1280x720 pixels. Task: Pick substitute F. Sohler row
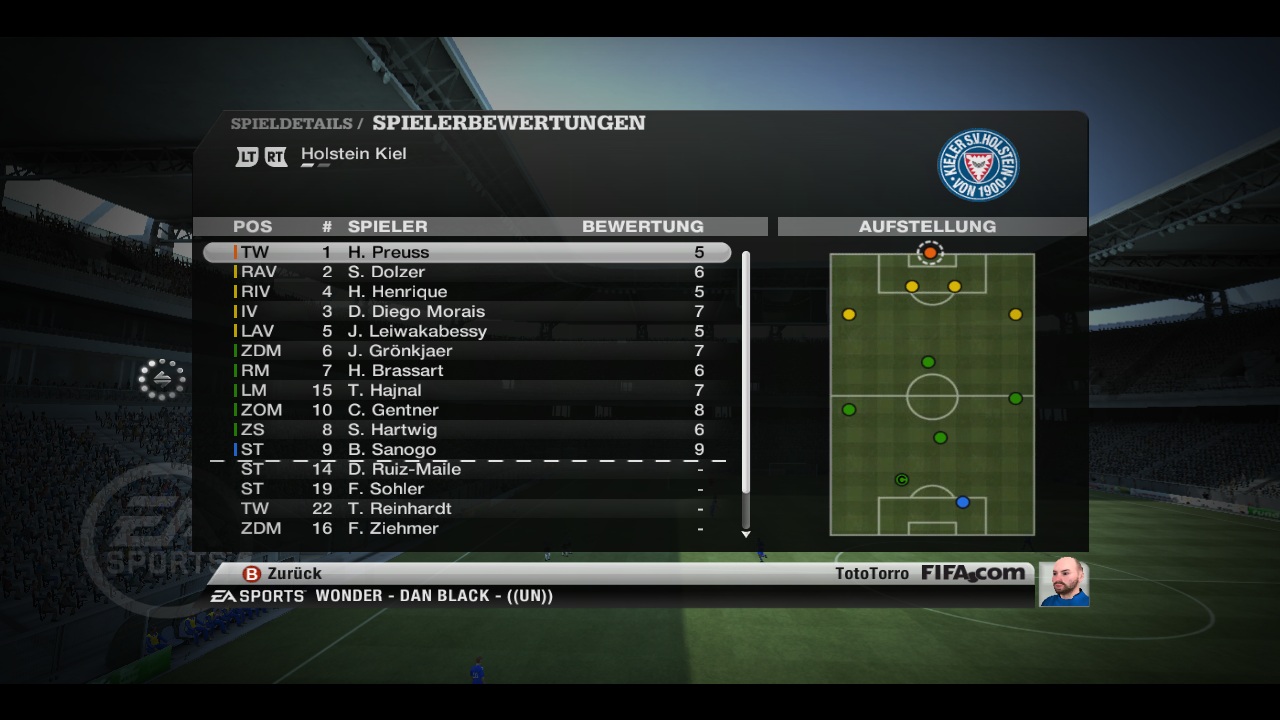pyautogui.click(x=467, y=489)
